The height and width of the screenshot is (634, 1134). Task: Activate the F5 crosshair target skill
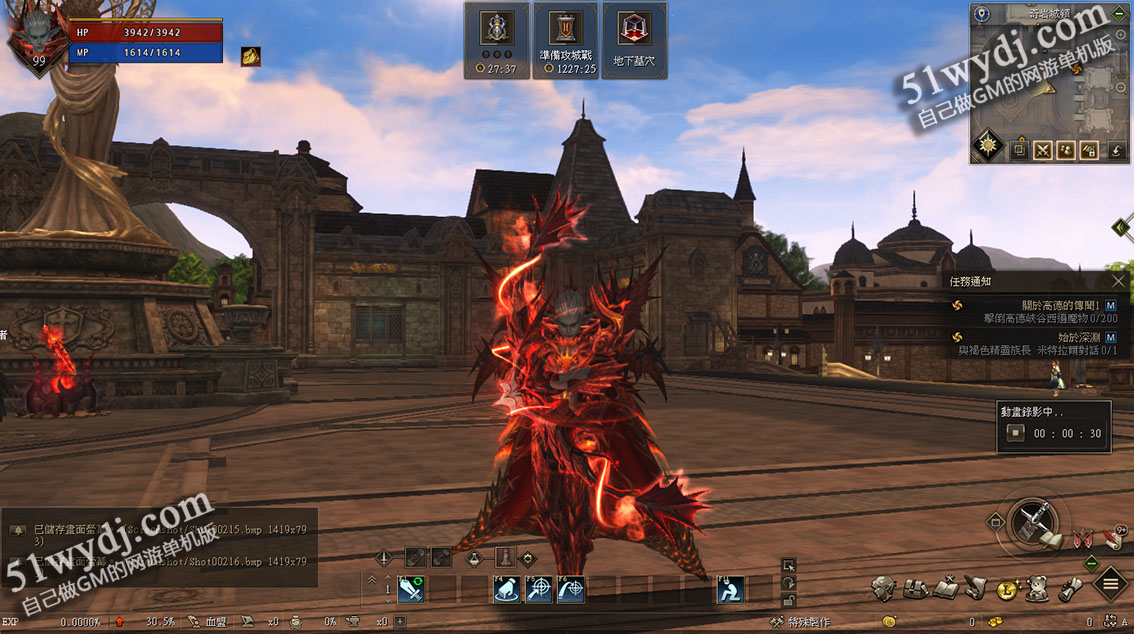(539, 590)
